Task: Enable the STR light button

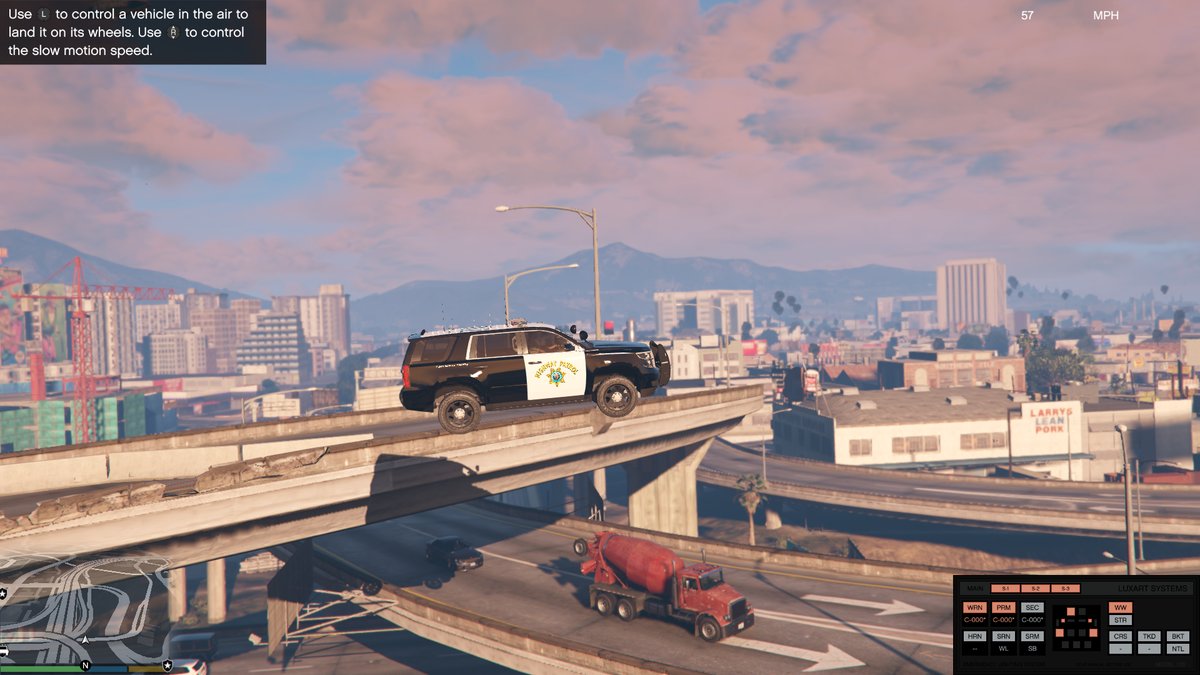Action: pyautogui.click(x=1120, y=620)
